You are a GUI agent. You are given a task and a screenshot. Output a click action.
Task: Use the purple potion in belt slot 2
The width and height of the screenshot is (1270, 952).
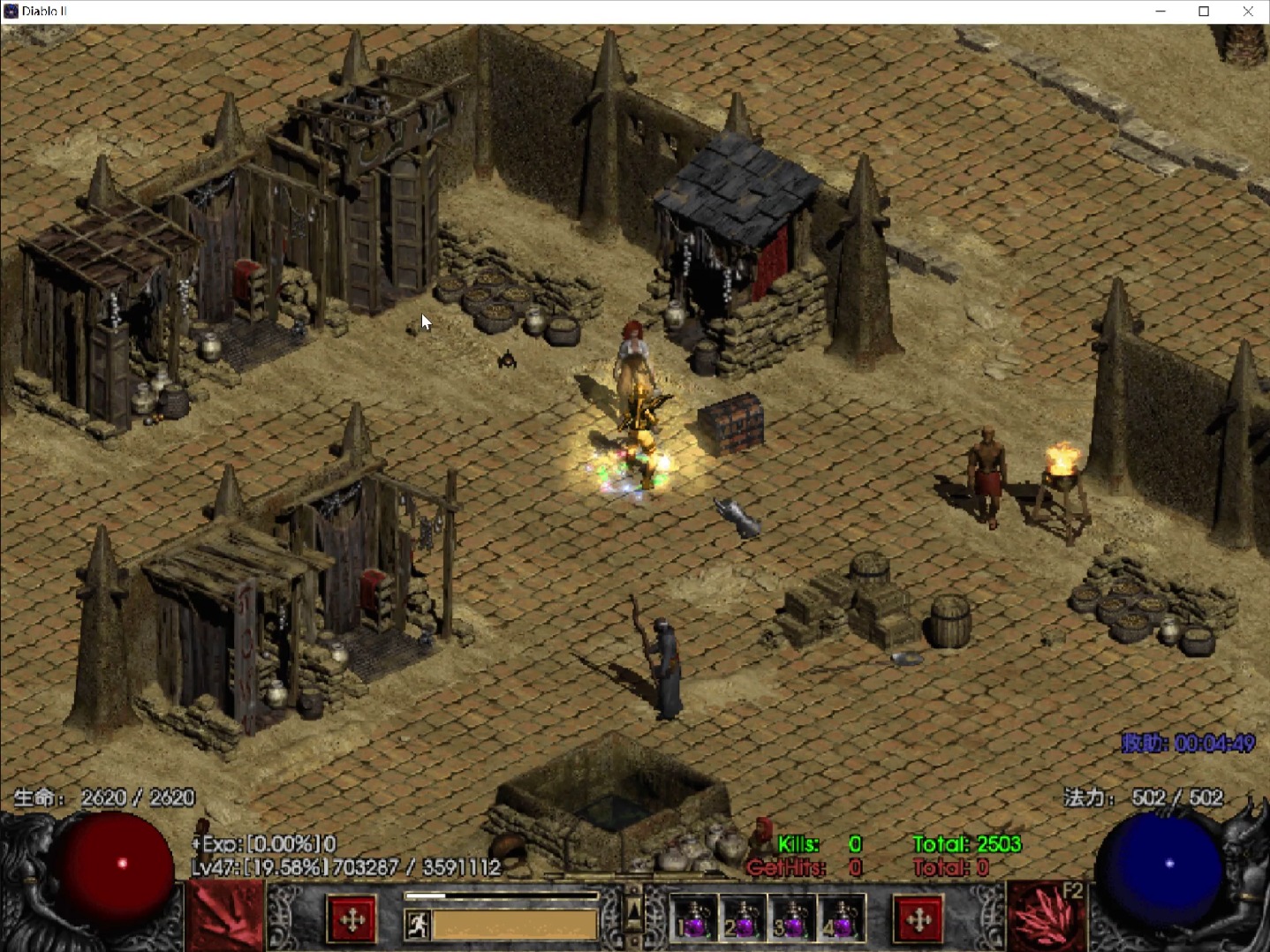[x=743, y=919]
